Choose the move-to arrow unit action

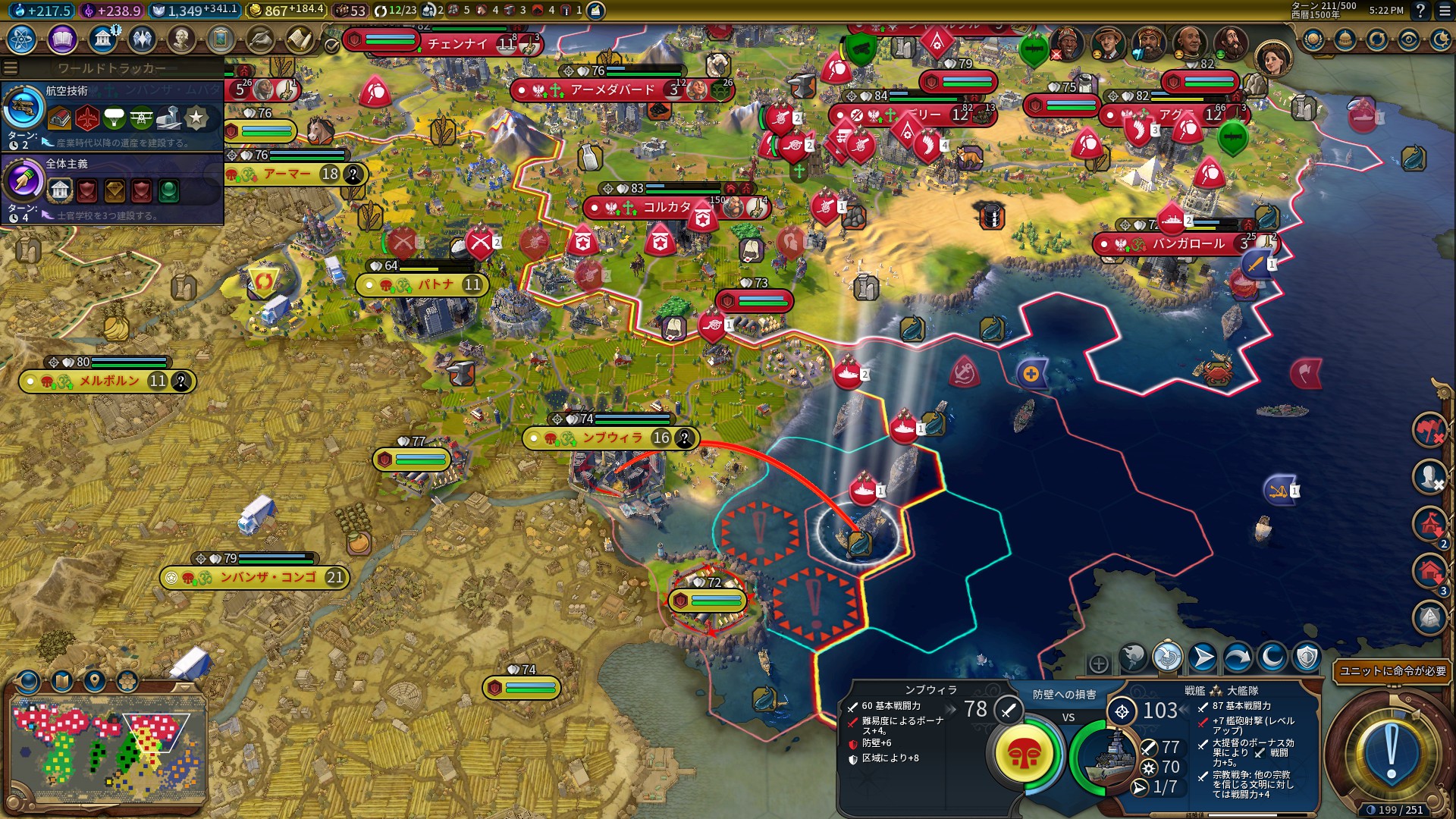coord(1203,657)
